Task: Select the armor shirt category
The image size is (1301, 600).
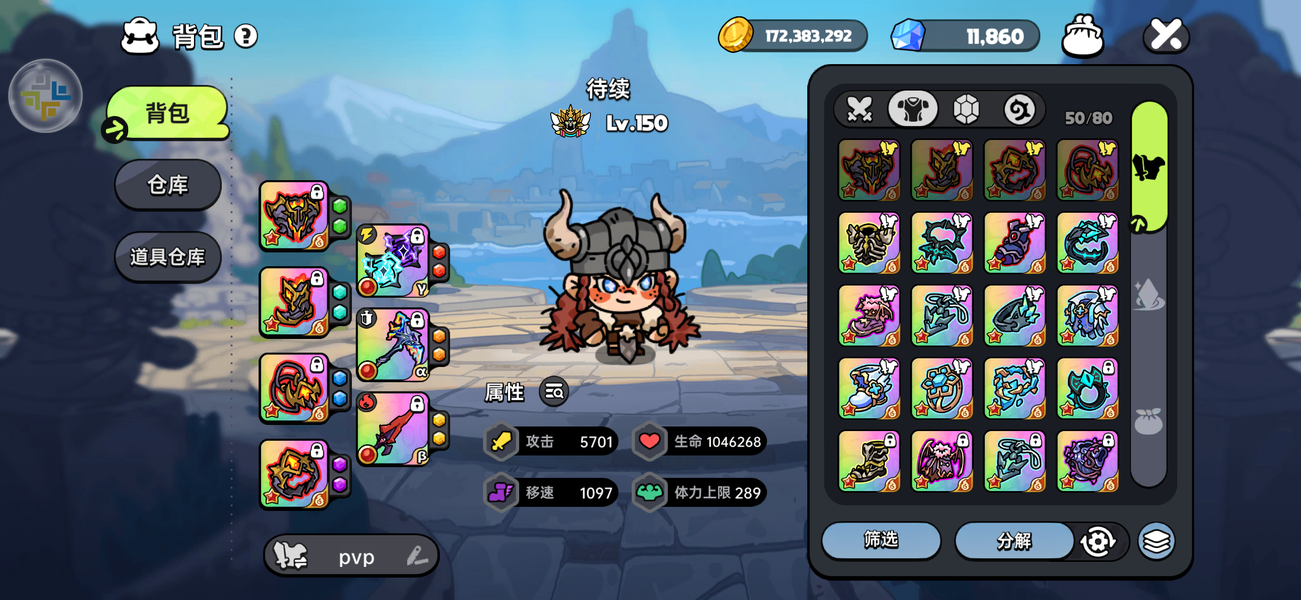Action: tap(912, 109)
